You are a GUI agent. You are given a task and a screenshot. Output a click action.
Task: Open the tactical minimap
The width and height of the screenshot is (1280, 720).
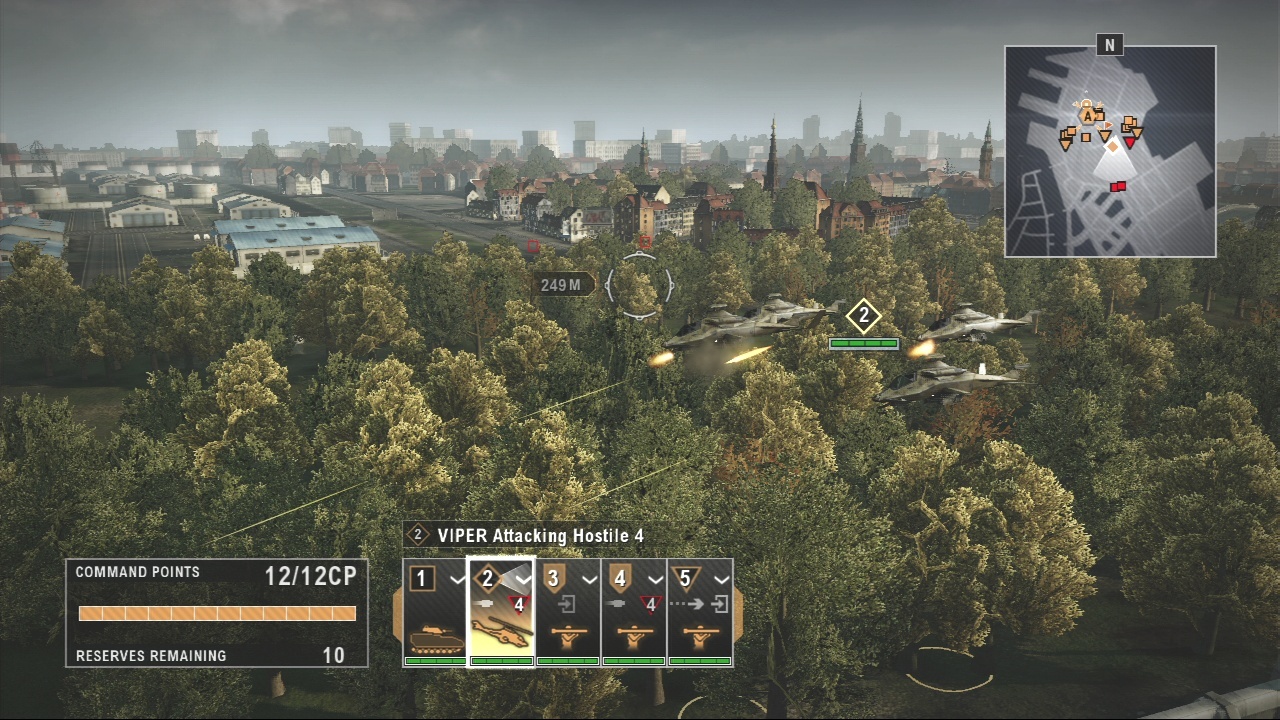pos(1110,151)
